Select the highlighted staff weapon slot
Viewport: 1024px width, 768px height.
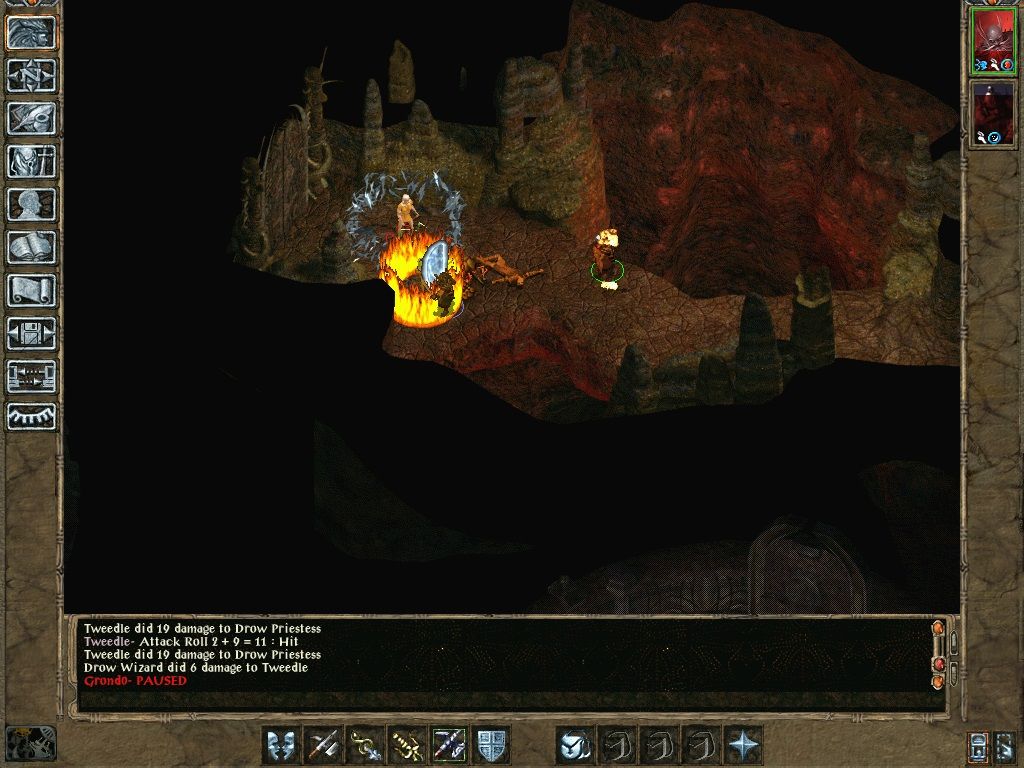[449, 745]
